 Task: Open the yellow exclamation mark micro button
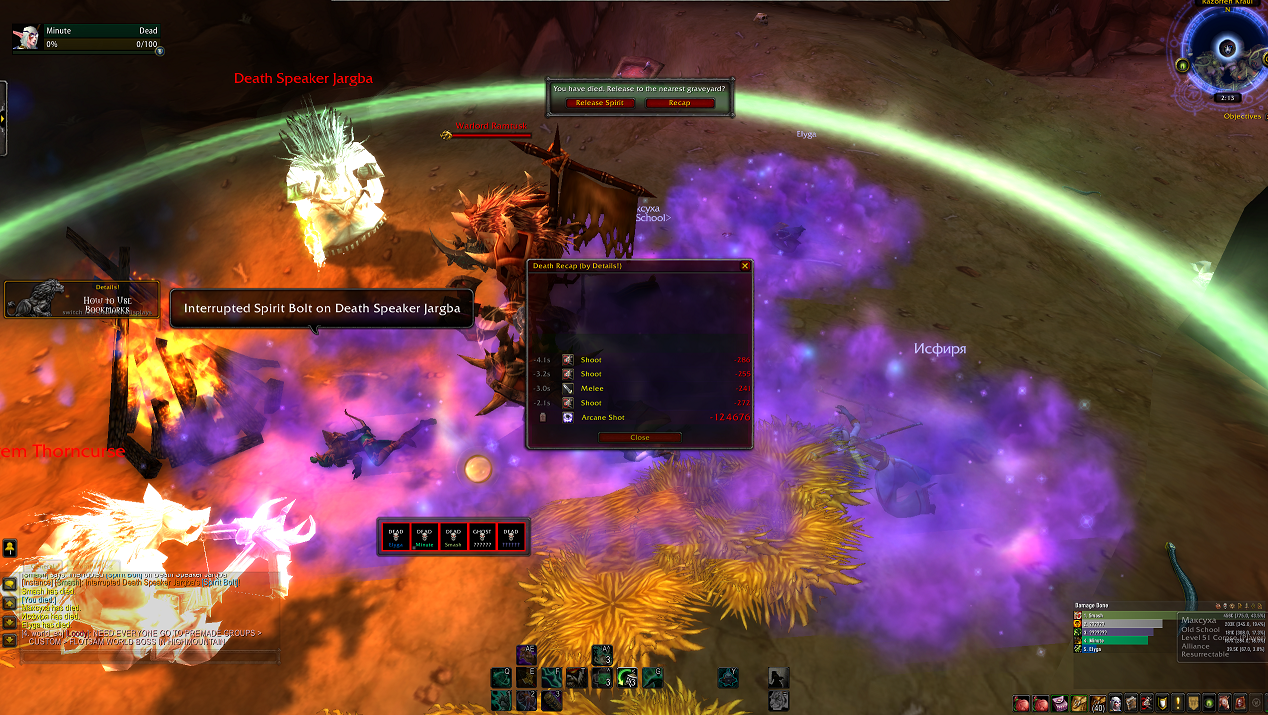[1178, 703]
